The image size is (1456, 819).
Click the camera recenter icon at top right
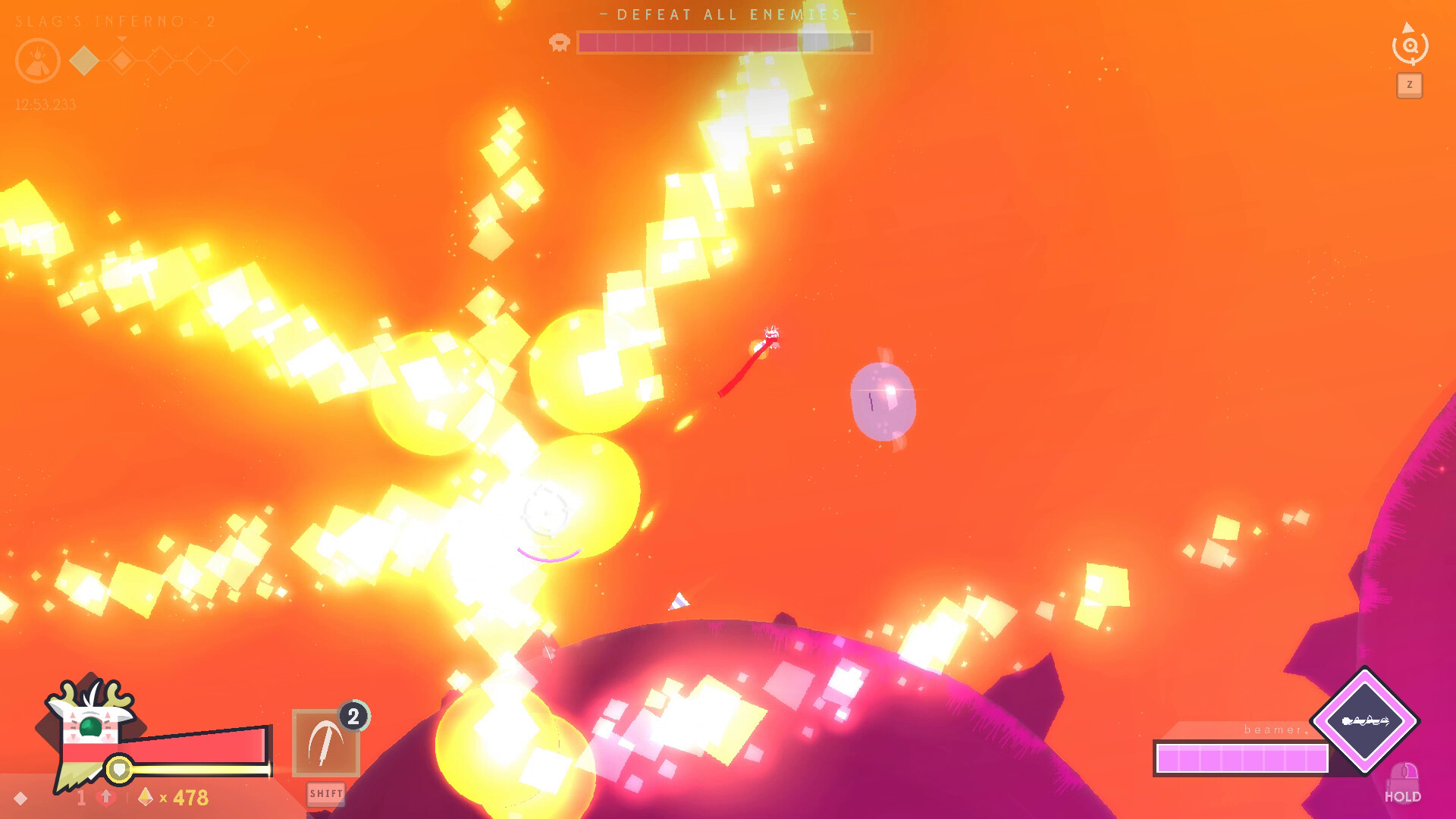1410,48
